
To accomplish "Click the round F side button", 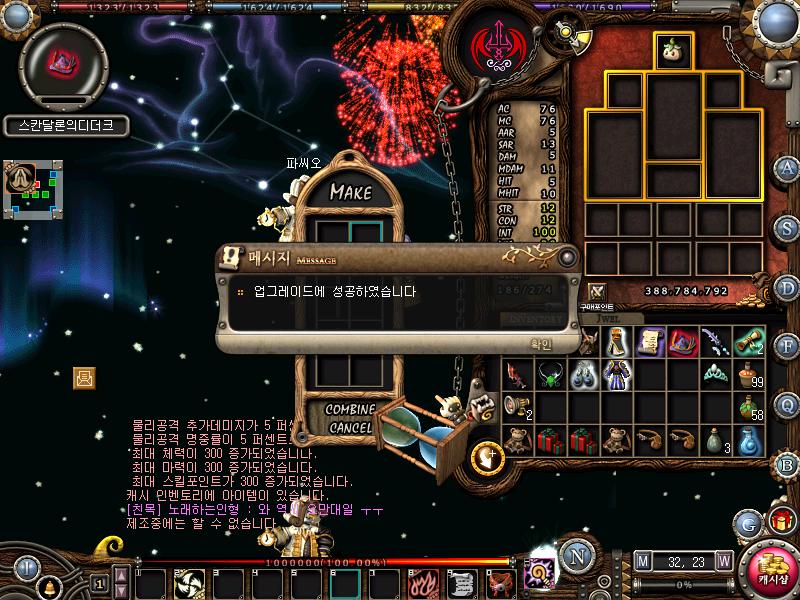I will point(788,346).
